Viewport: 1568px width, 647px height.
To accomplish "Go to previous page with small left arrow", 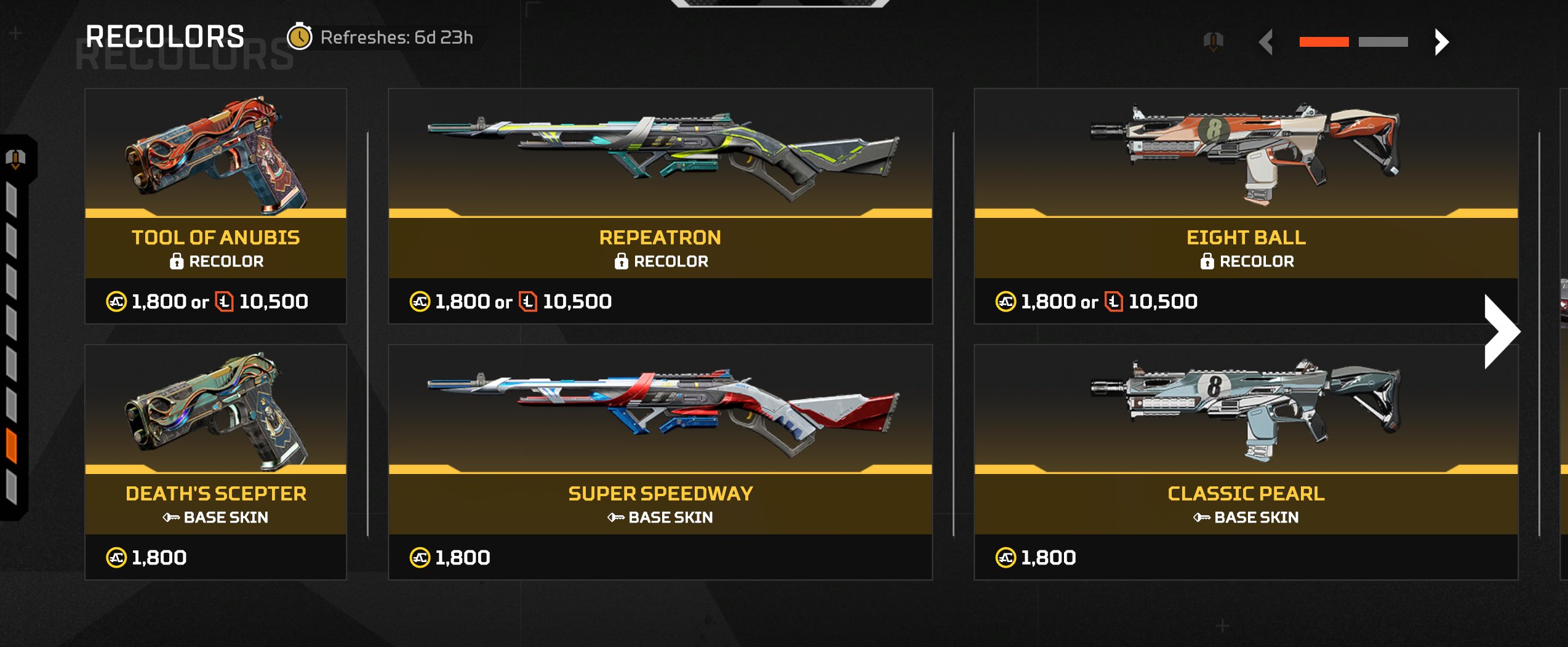I will pyautogui.click(x=1266, y=42).
